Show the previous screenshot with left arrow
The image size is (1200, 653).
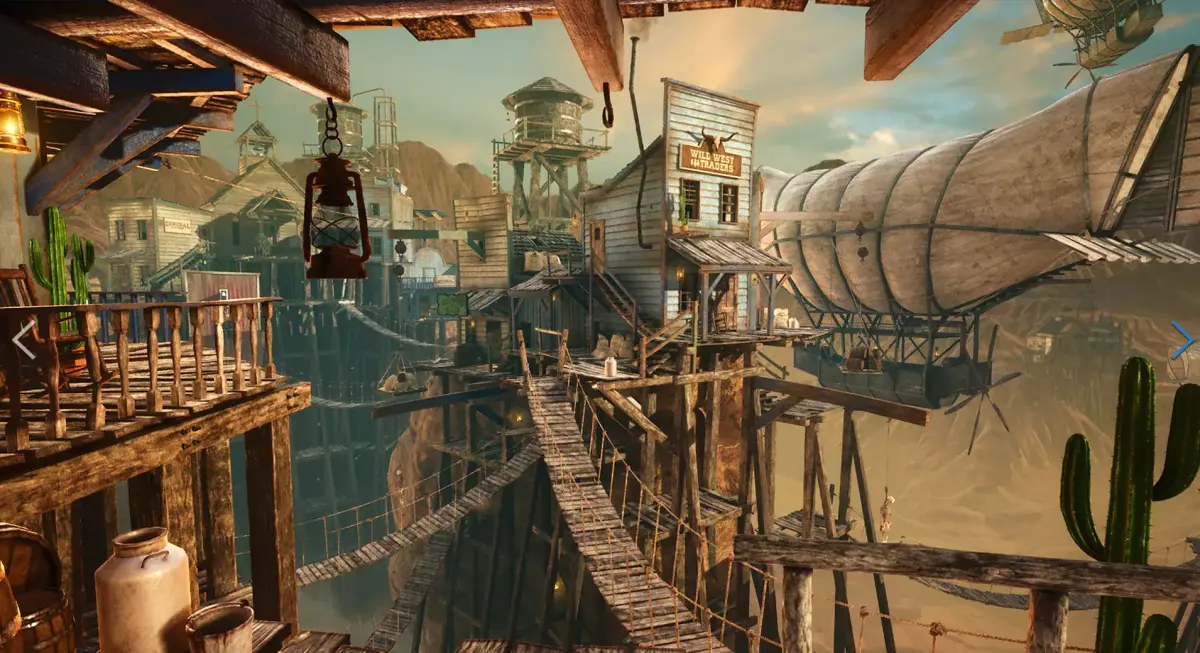(x=24, y=340)
